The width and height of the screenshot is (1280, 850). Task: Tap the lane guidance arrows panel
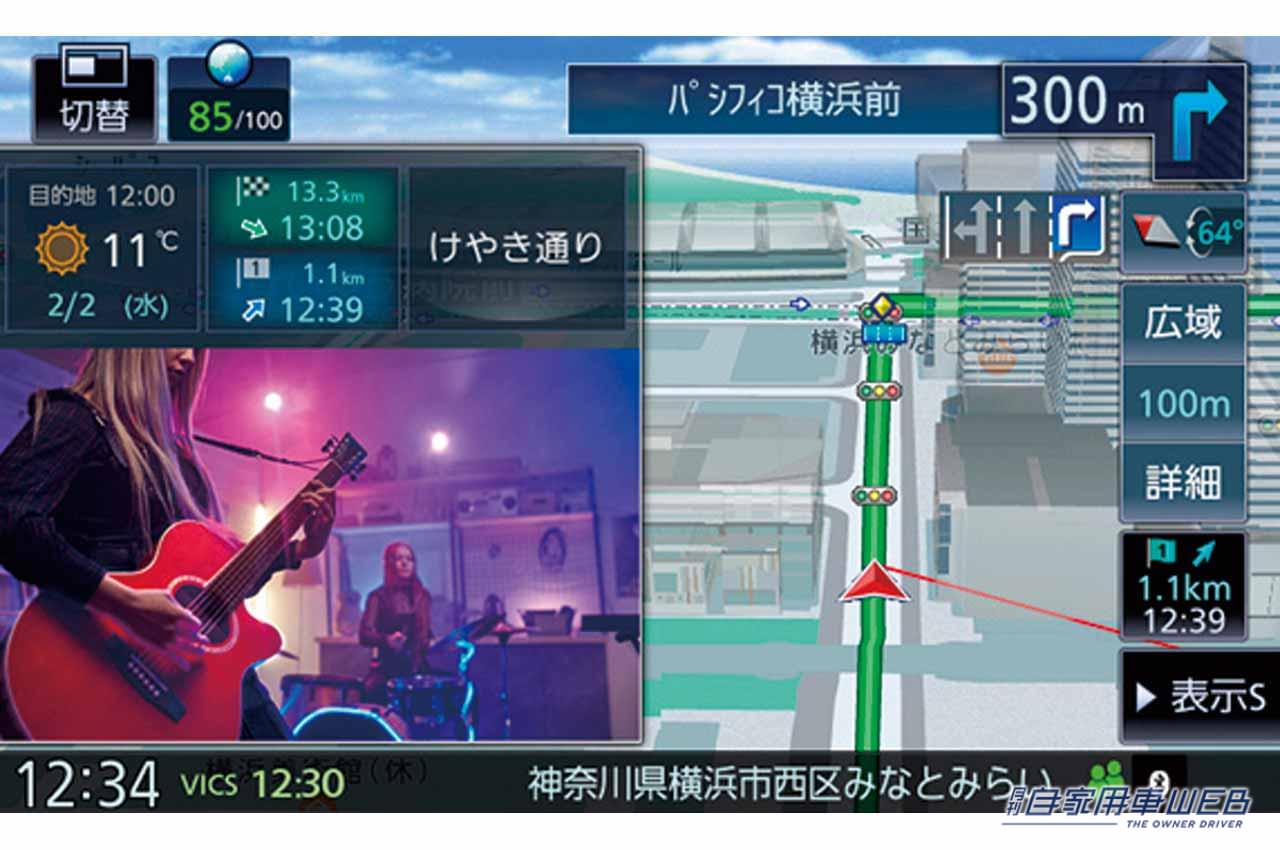pyautogui.click(x=1023, y=226)
